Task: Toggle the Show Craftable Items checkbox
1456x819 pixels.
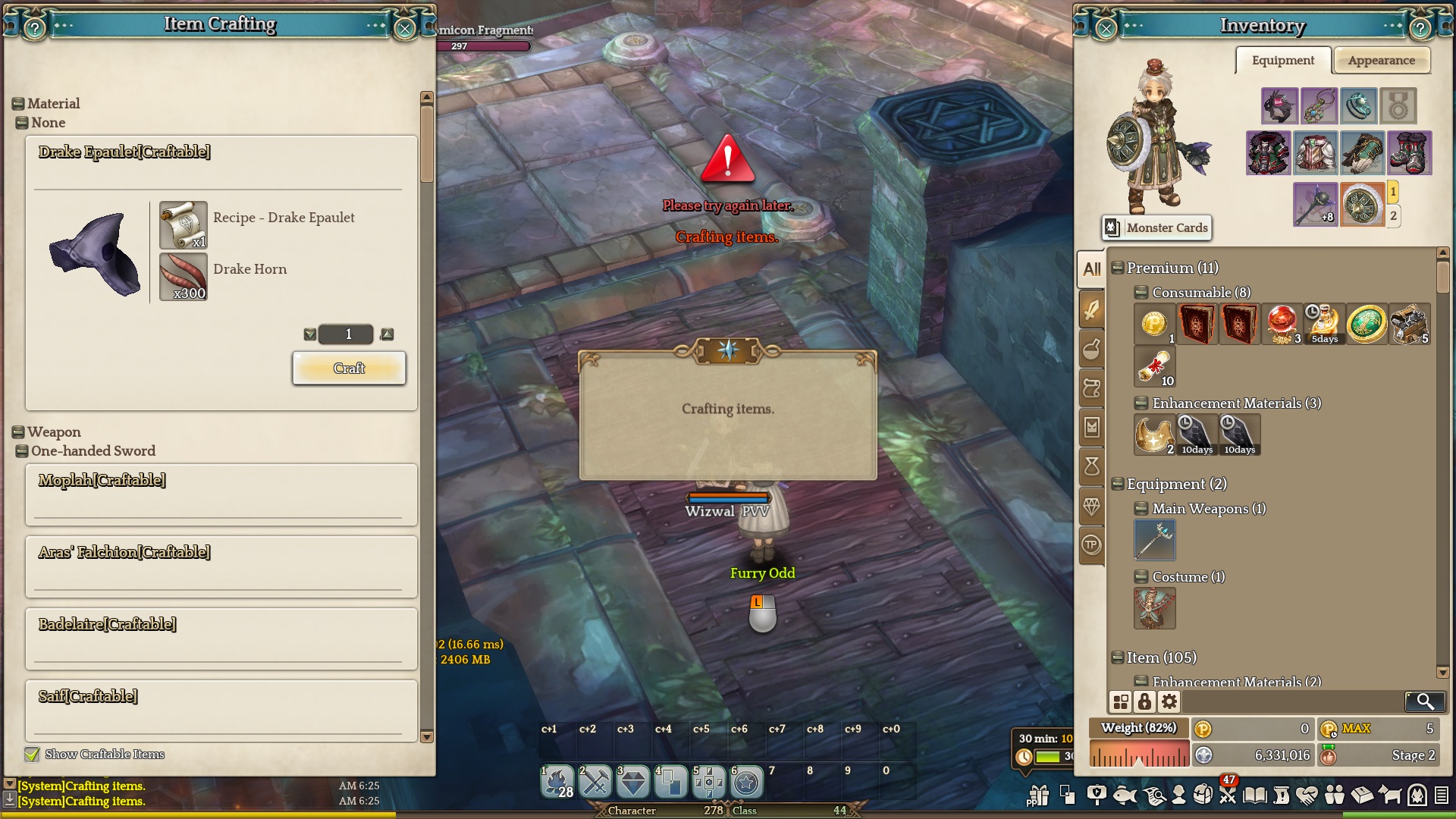Action: click(x=32, y=755)
